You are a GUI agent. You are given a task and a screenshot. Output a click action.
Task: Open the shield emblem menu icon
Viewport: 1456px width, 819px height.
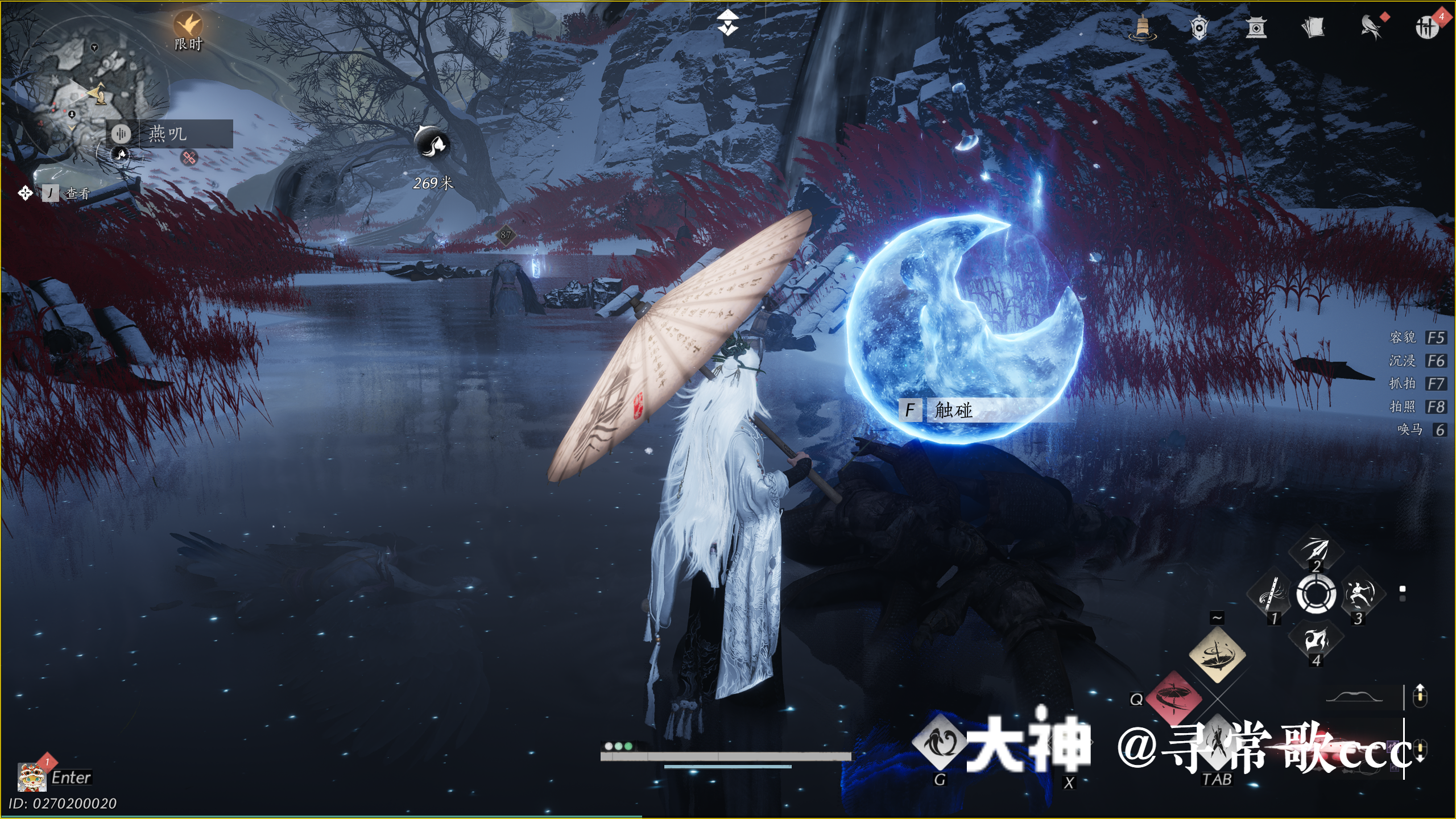click(1199, 27)
